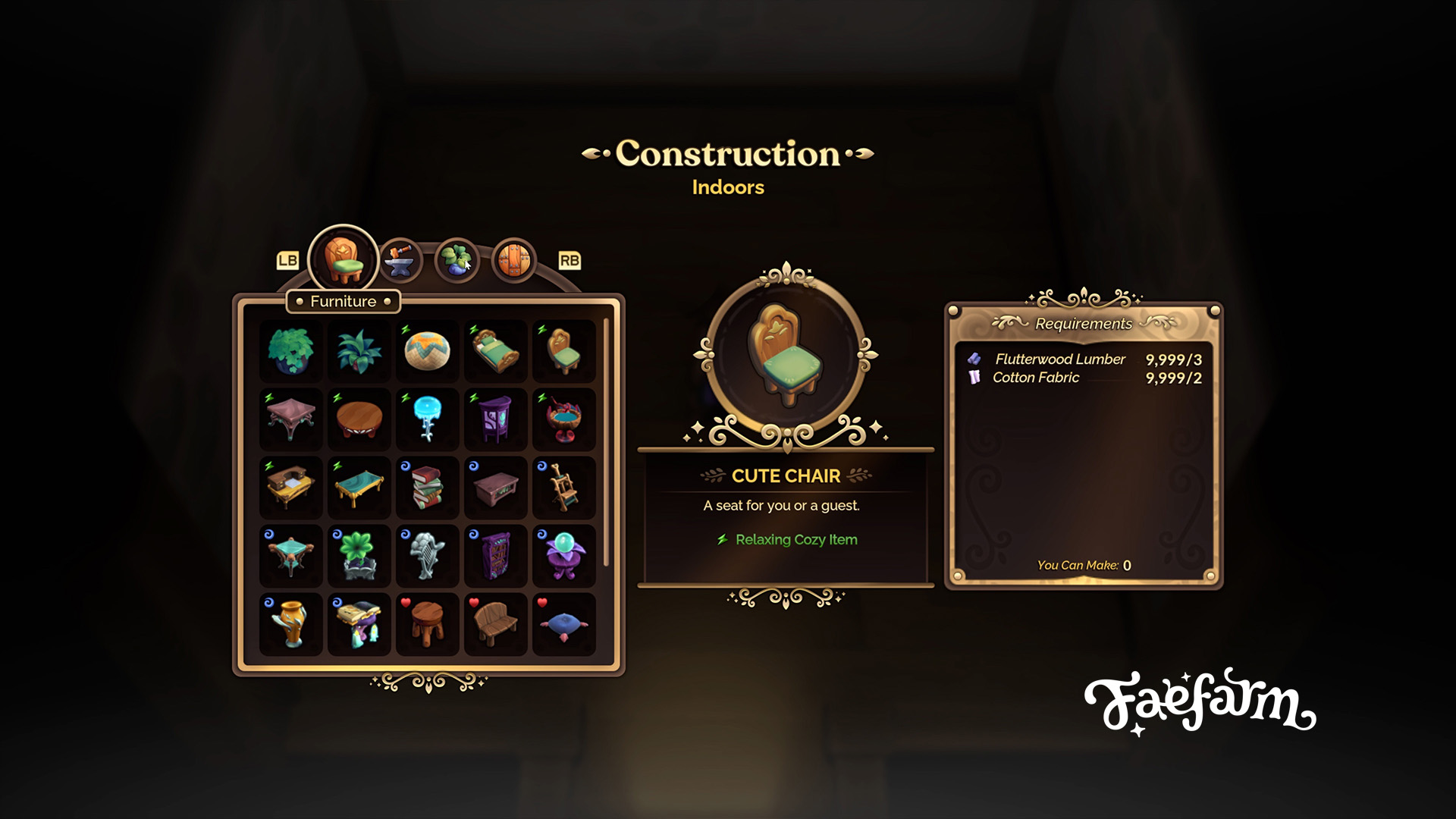This screenshot has height=819, width=1456.
Task: Select the round wooden table slot
Action: (x=359, y=419)
